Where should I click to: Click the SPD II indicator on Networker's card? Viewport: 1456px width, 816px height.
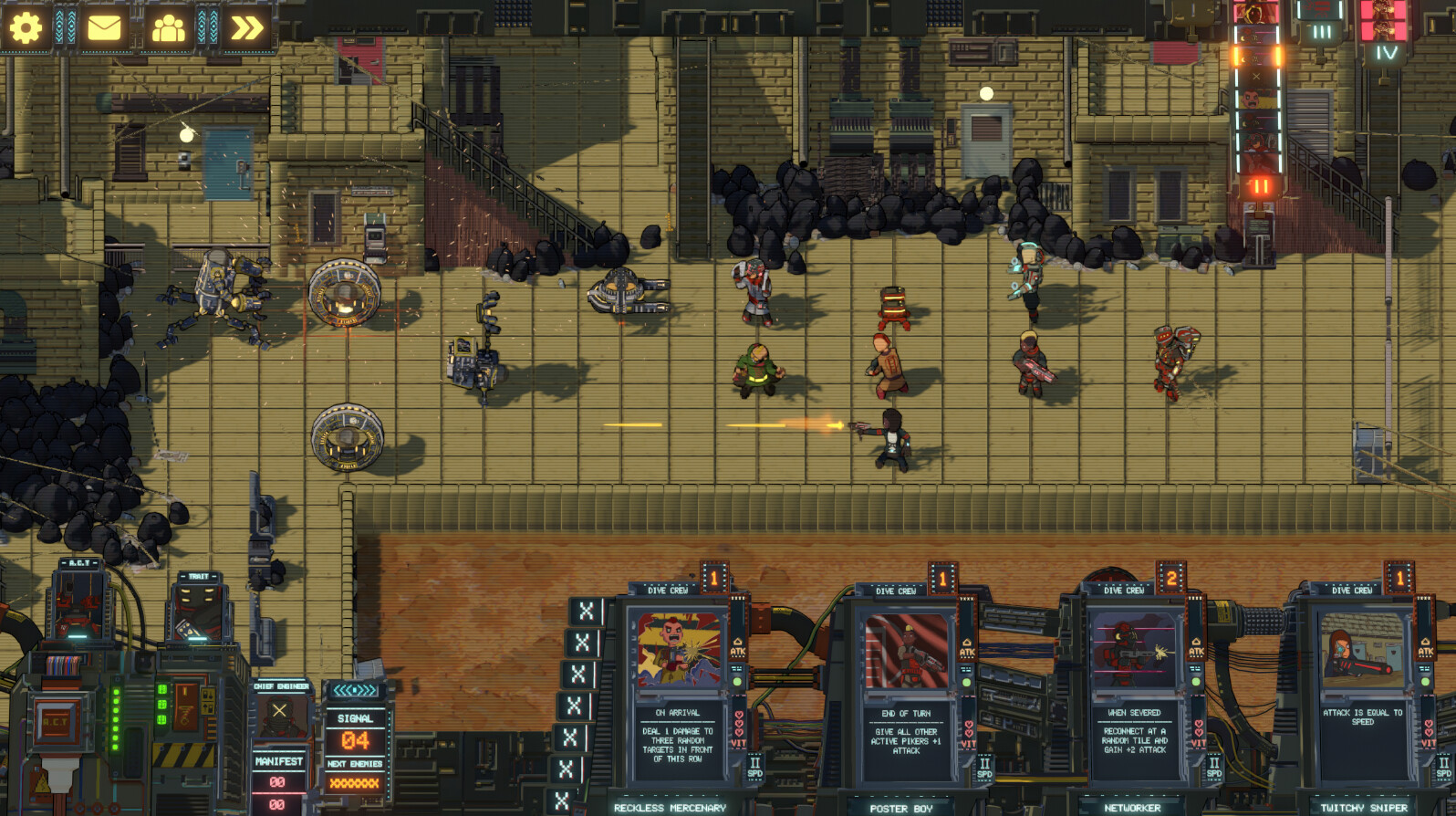(1213, 767)
